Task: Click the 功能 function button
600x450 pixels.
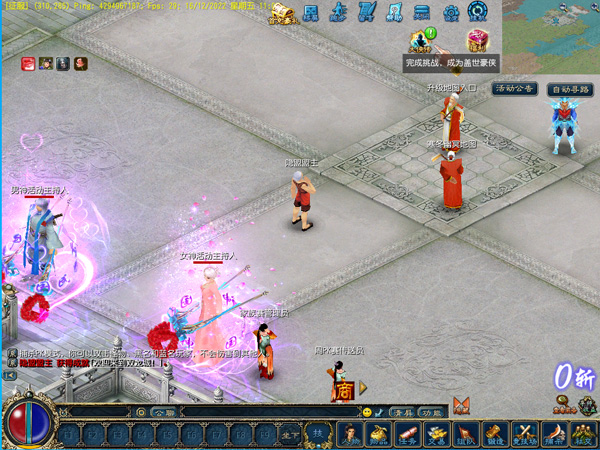Action: 430,412
